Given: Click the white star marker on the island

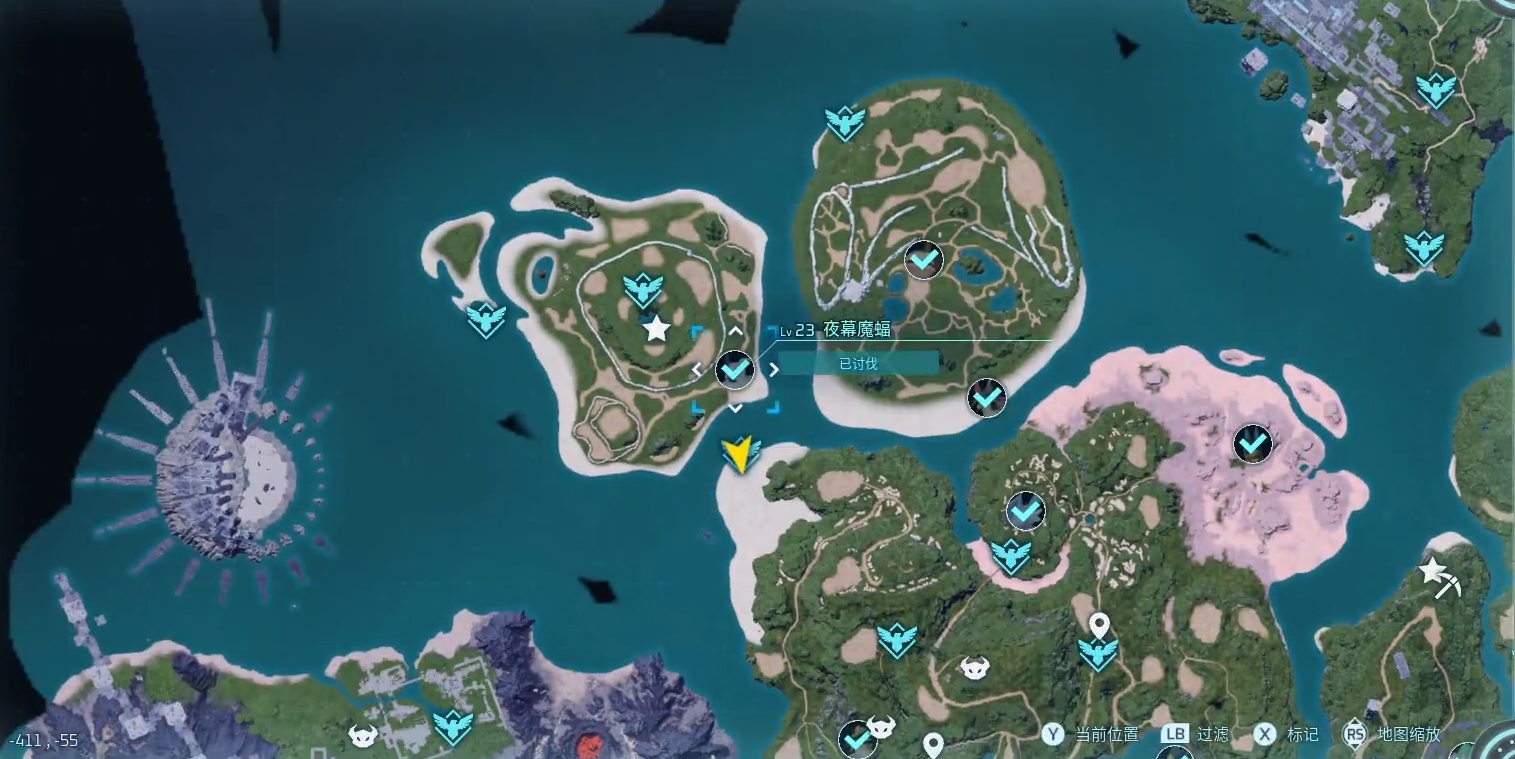Looking at the screenshot, I should [x=656, y=328].
